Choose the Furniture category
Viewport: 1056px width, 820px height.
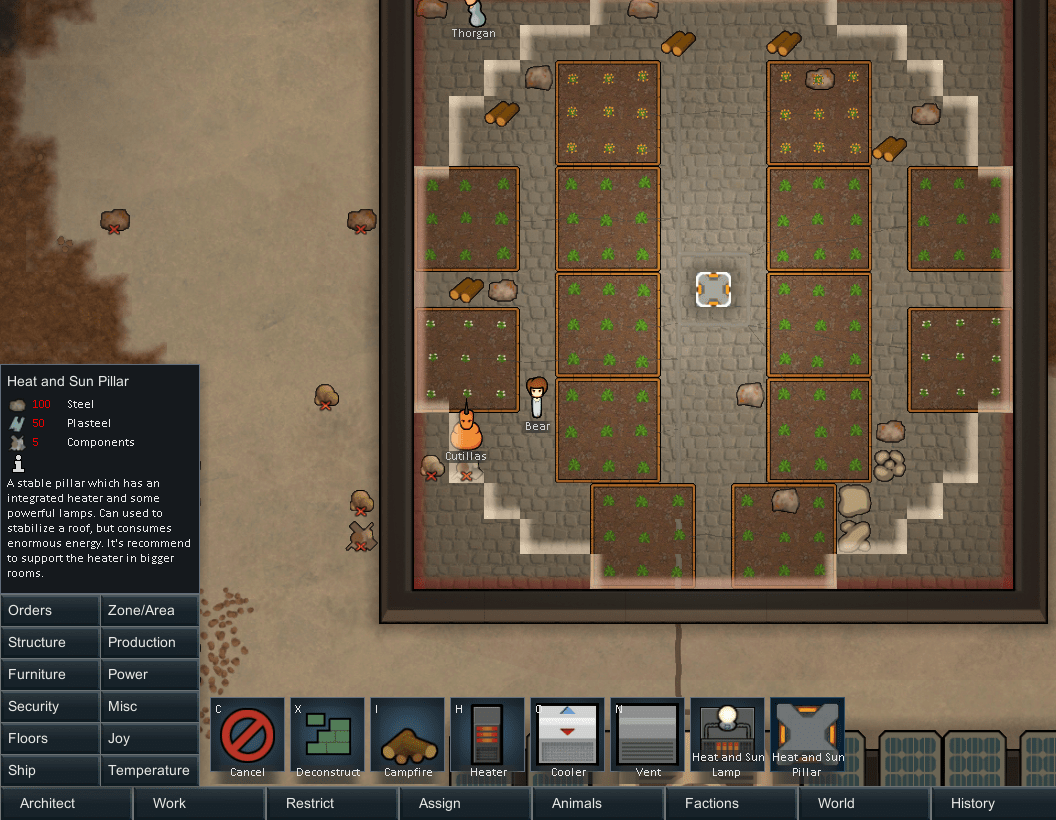[x=50, y=674]
